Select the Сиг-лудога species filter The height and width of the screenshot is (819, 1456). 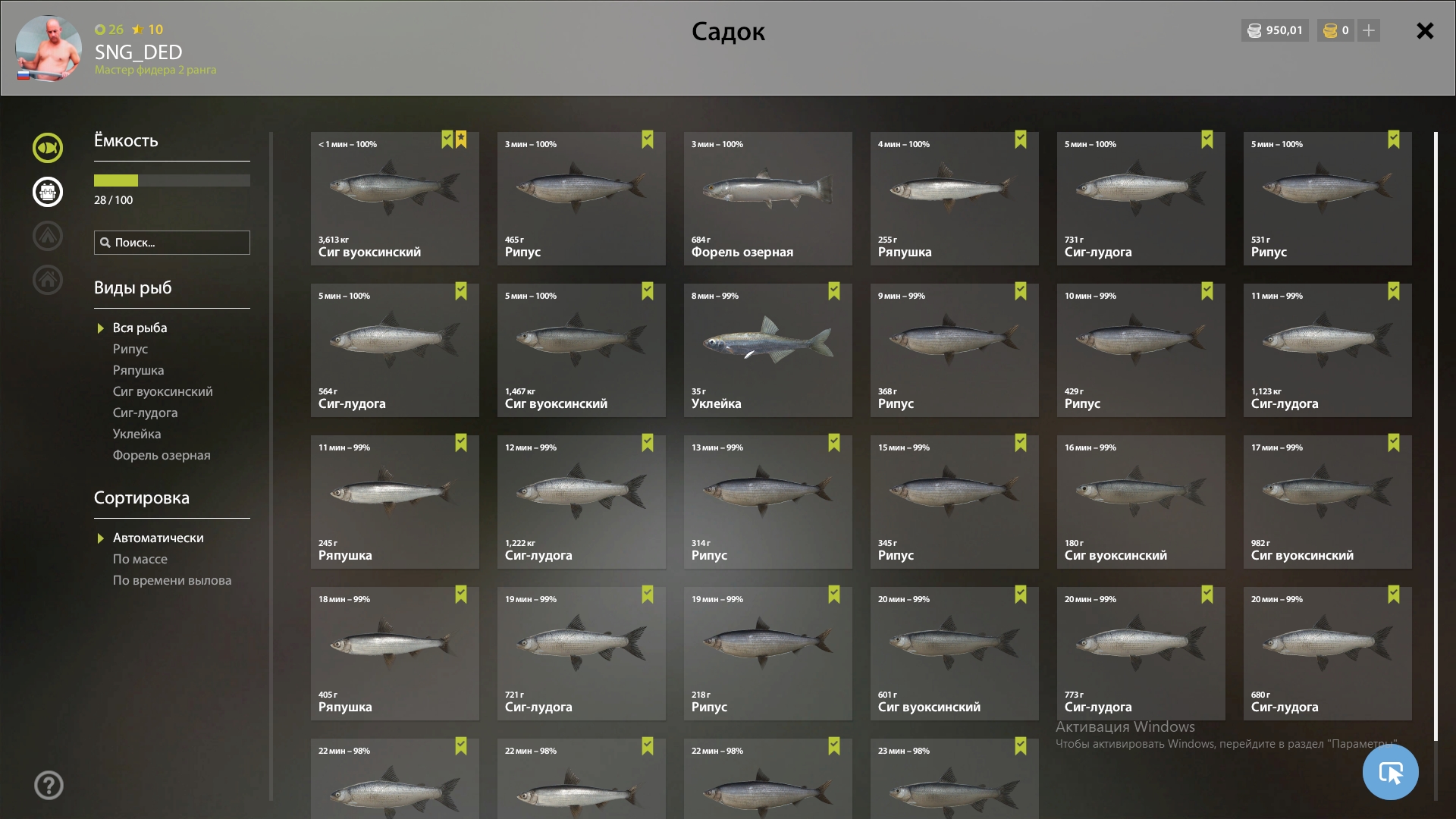[x=145, y=413]
